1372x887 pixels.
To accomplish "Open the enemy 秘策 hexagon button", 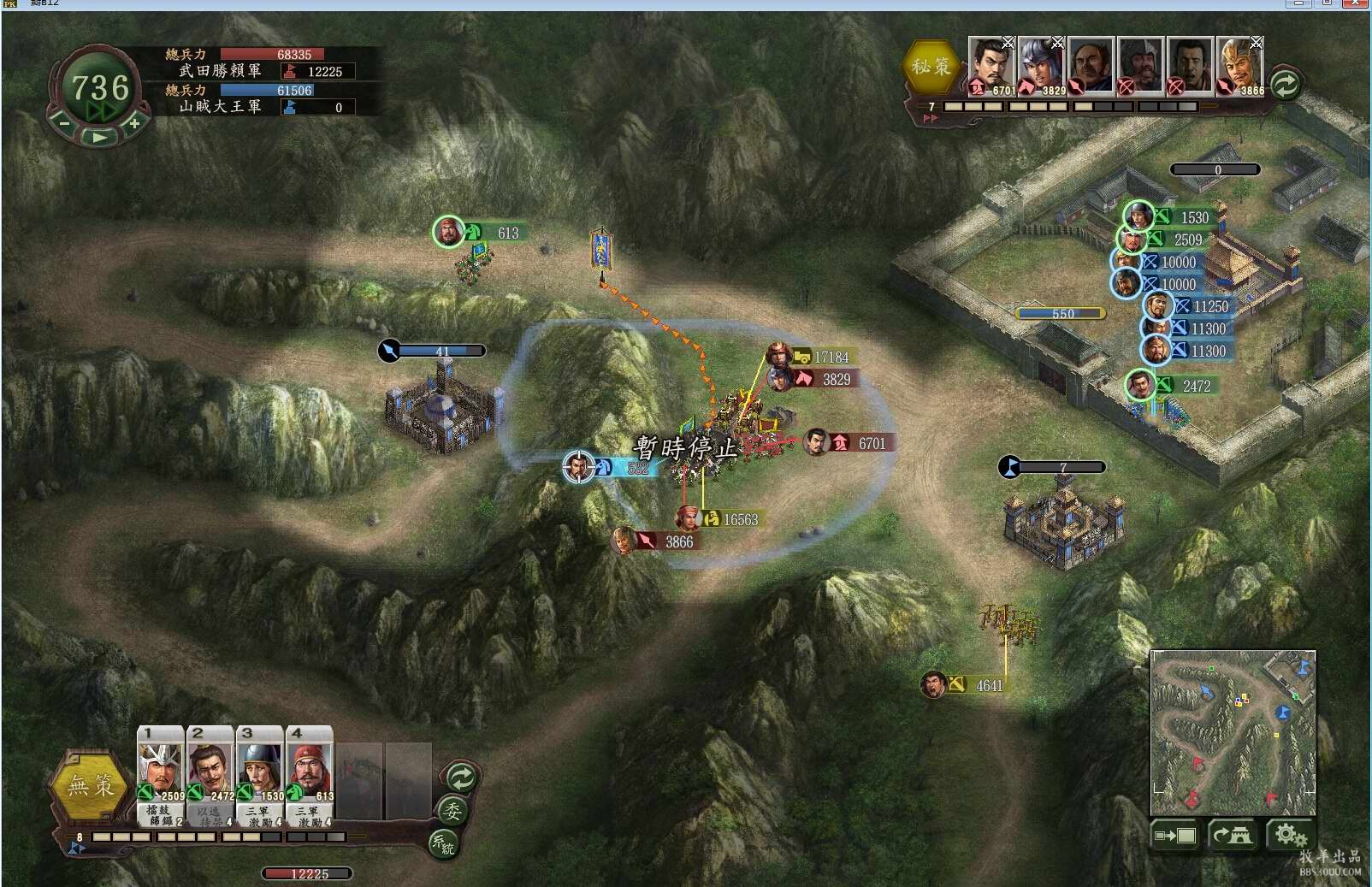I will (x=931, y=66).
